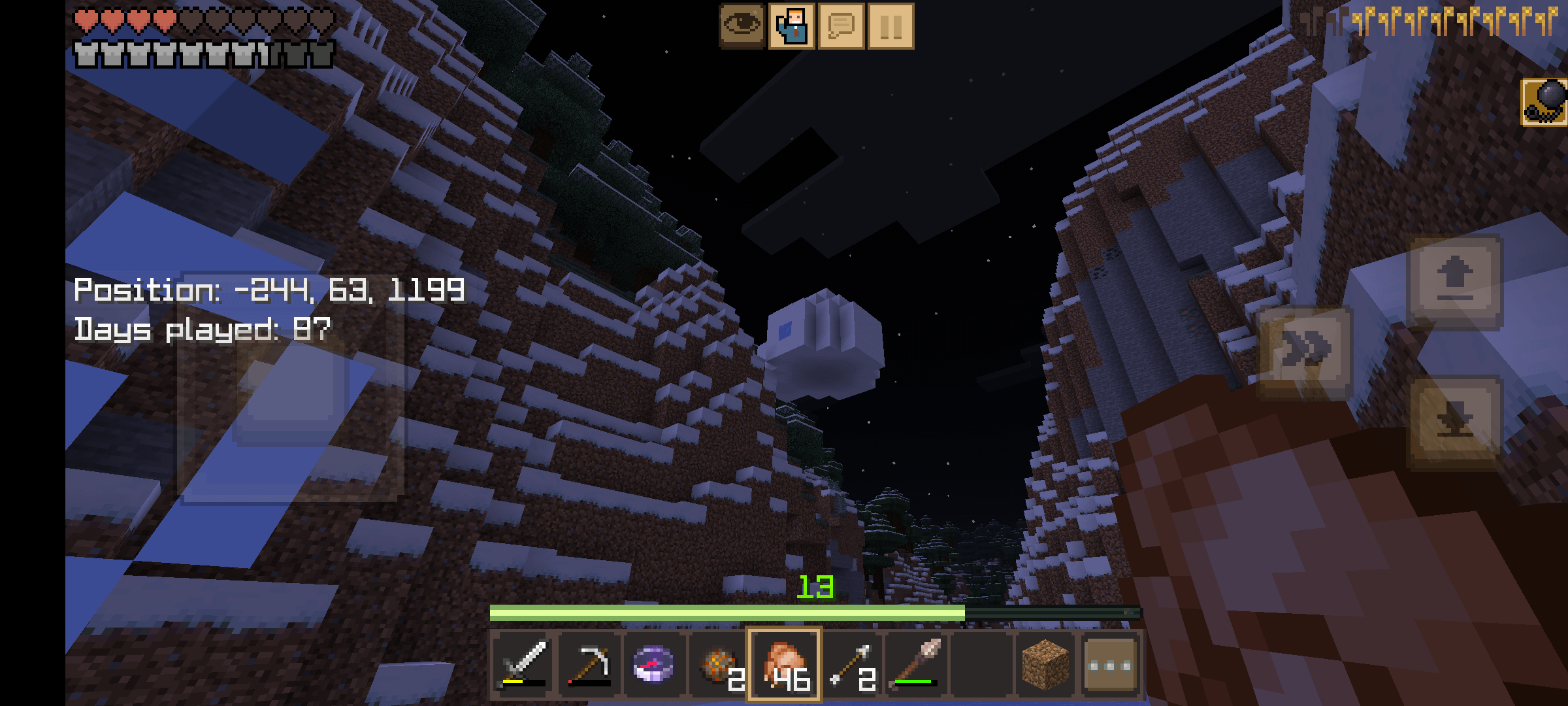Image resolution: width=1568 pixels, height=706 pixels.
Task: Toggle the eye perspective button
Action: [x=742, y=26]
